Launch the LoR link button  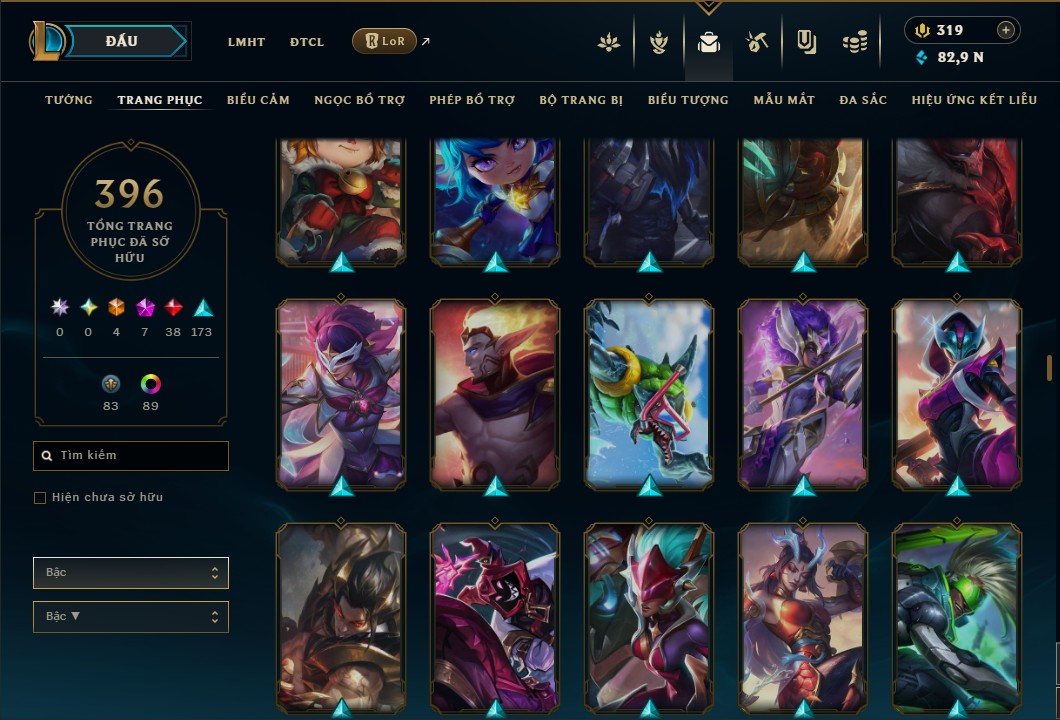[x=385, y=41]
